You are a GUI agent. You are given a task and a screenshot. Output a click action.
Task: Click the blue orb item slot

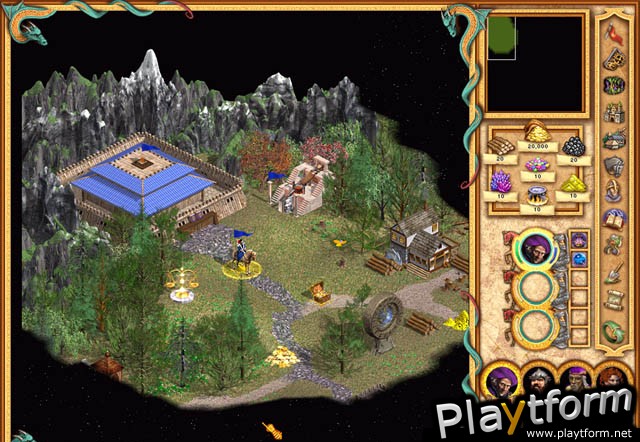point(579,260)
